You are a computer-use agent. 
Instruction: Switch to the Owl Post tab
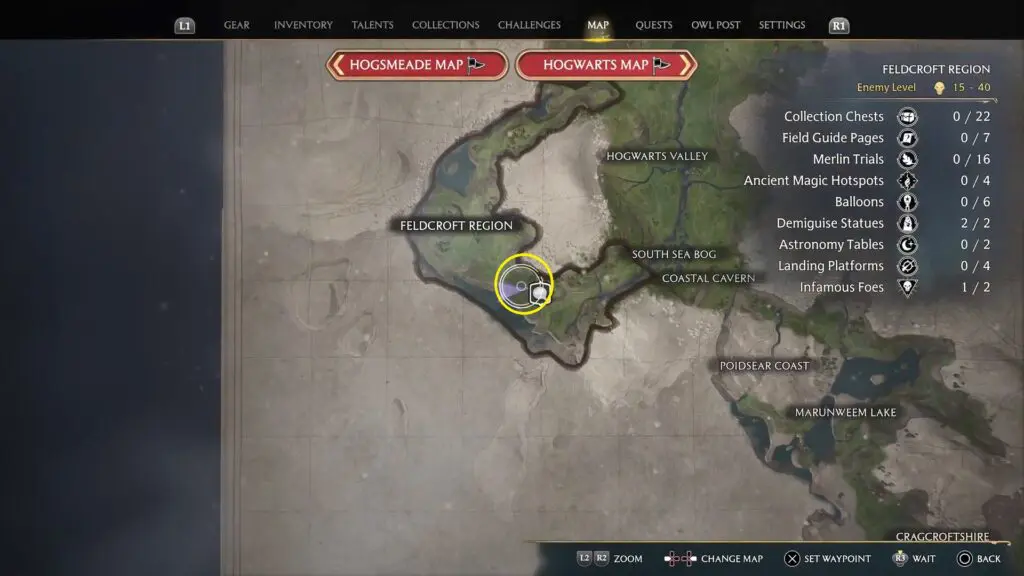click(x=716, y=25)
